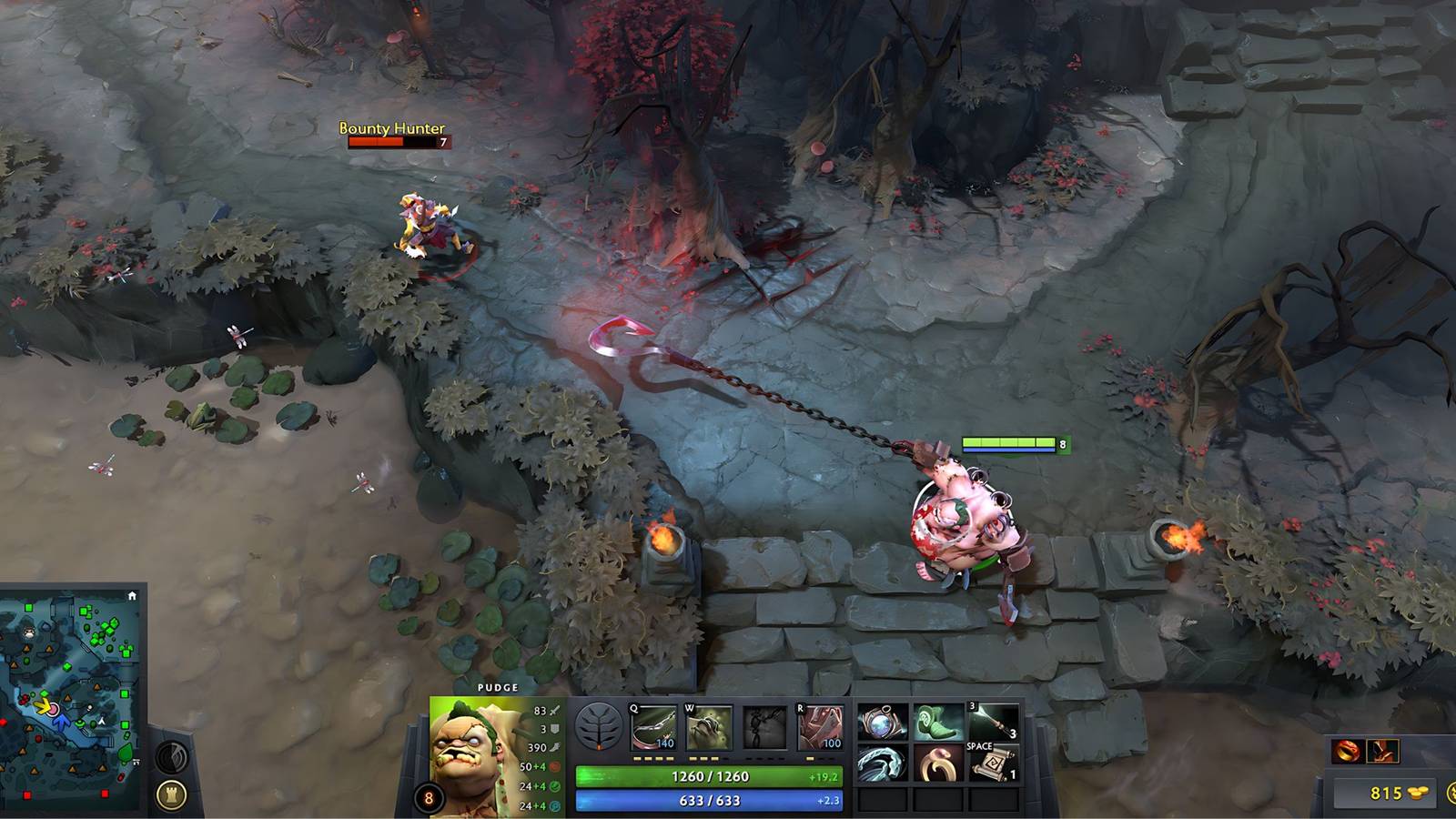Click Pudge's green health bar
1456x819 pixels.
708,774
